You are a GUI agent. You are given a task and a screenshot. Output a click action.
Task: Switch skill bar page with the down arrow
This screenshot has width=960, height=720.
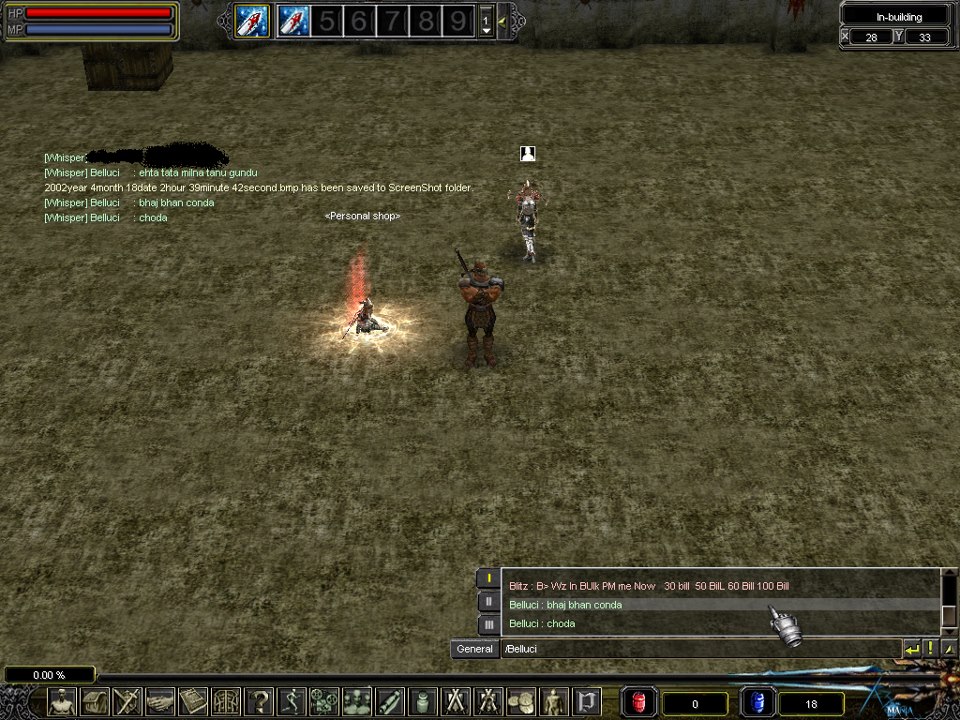click(x=486, y=30)
